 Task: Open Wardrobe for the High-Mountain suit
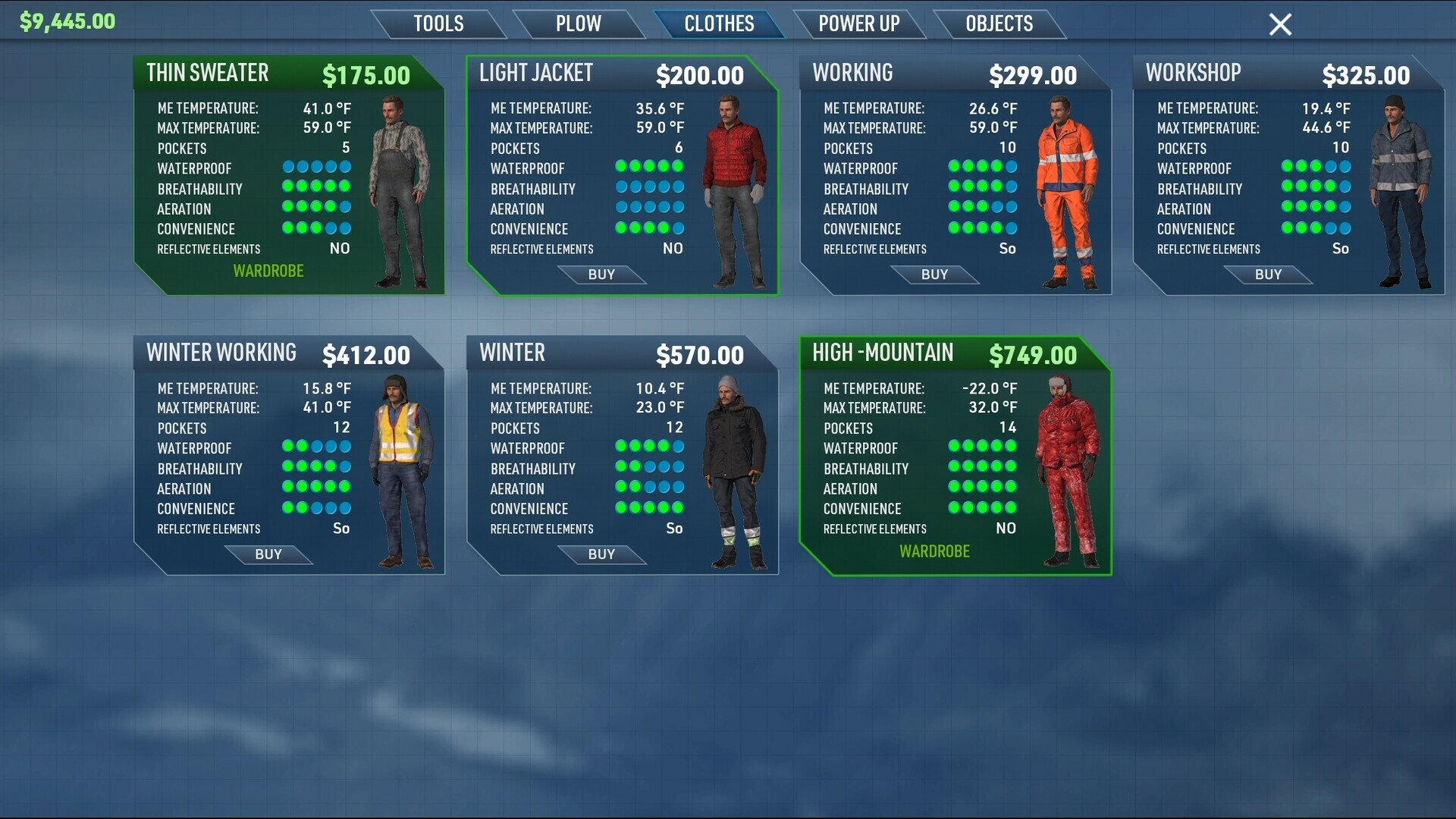pos(936,551)
